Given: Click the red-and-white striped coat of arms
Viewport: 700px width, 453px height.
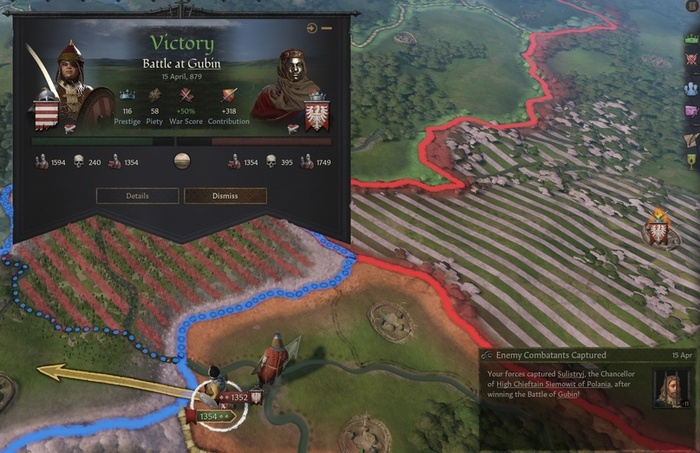Looking at the screenshot, I should pyautogui.click(x=46, y=110).
